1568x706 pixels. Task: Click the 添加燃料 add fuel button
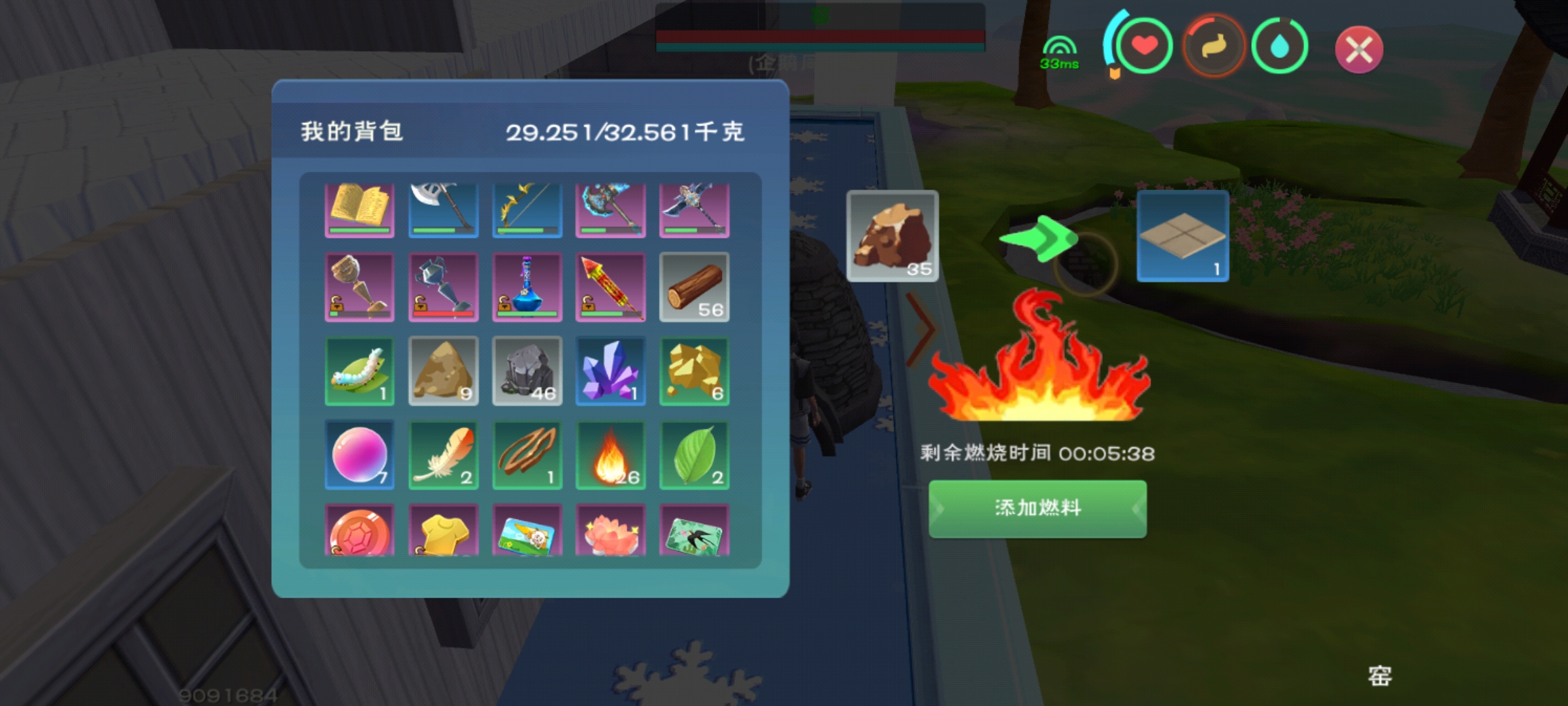pyautogui.click(x=1037, y=509)
